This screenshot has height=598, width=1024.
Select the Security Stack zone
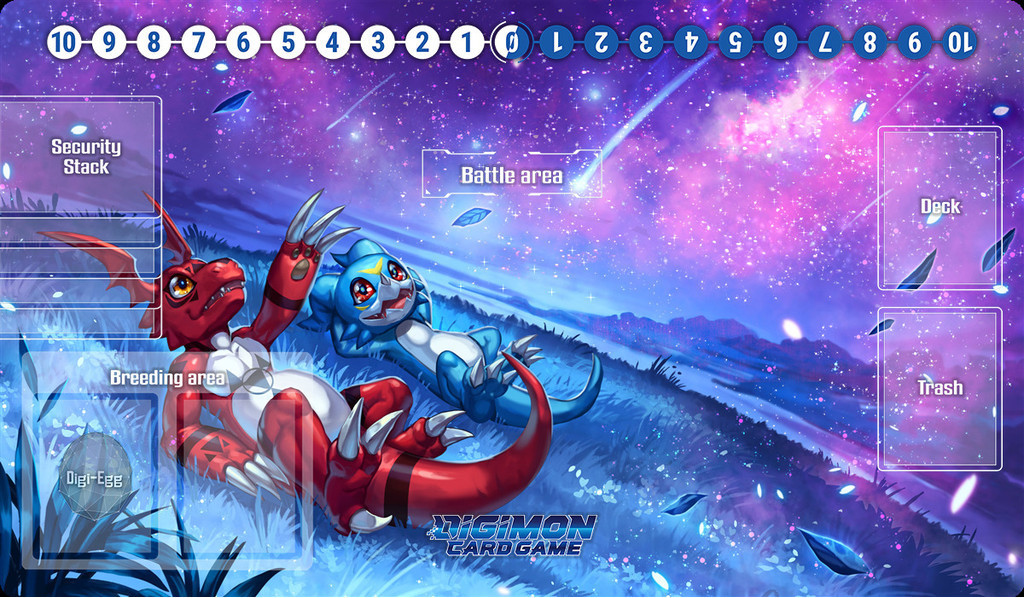[x=85, y=156]
